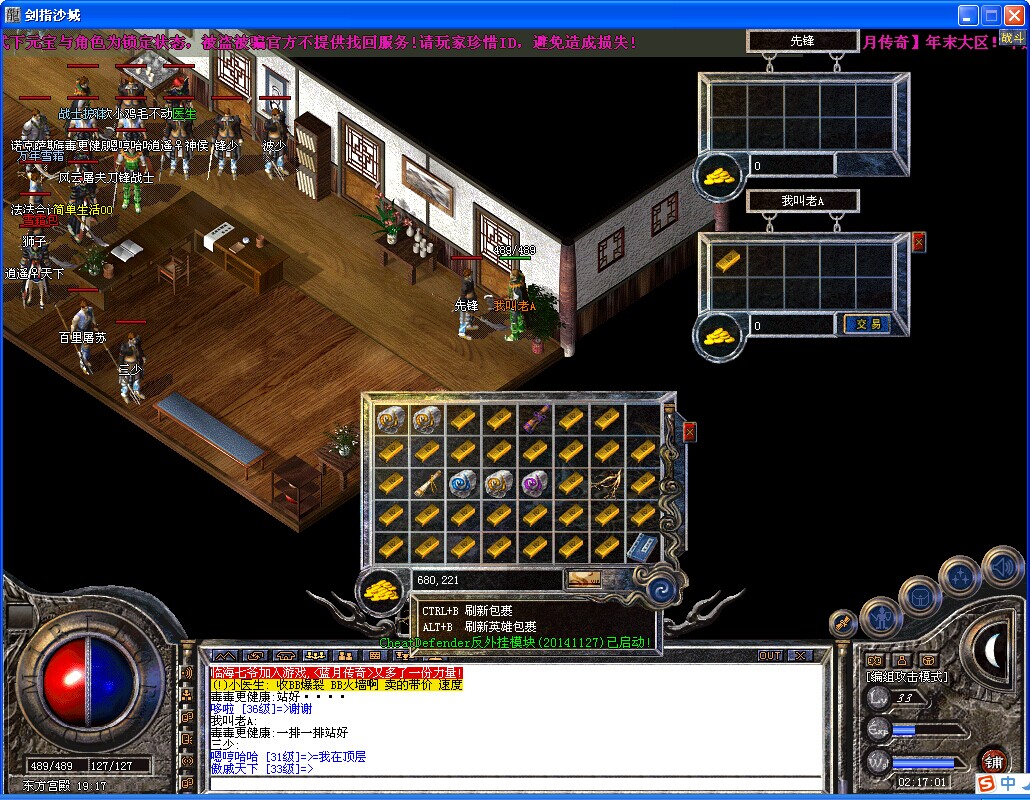
Task: Toggle the sound speaker button
Action: pos(1001,567)
